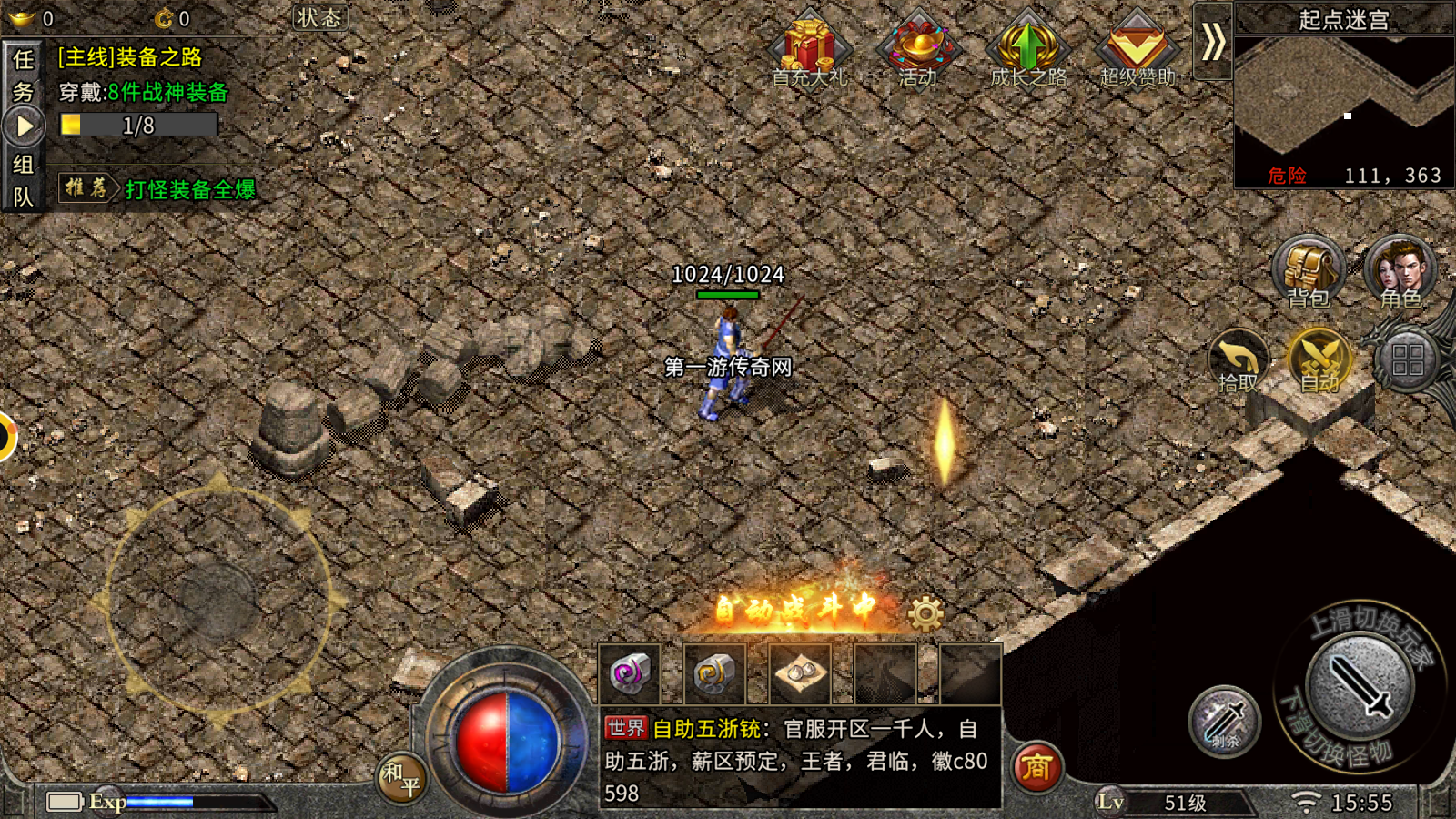This screenshot has height=819, width=1456.
Task: Toggle 自动 auto-battle mode
Action: click(1319, 361)
